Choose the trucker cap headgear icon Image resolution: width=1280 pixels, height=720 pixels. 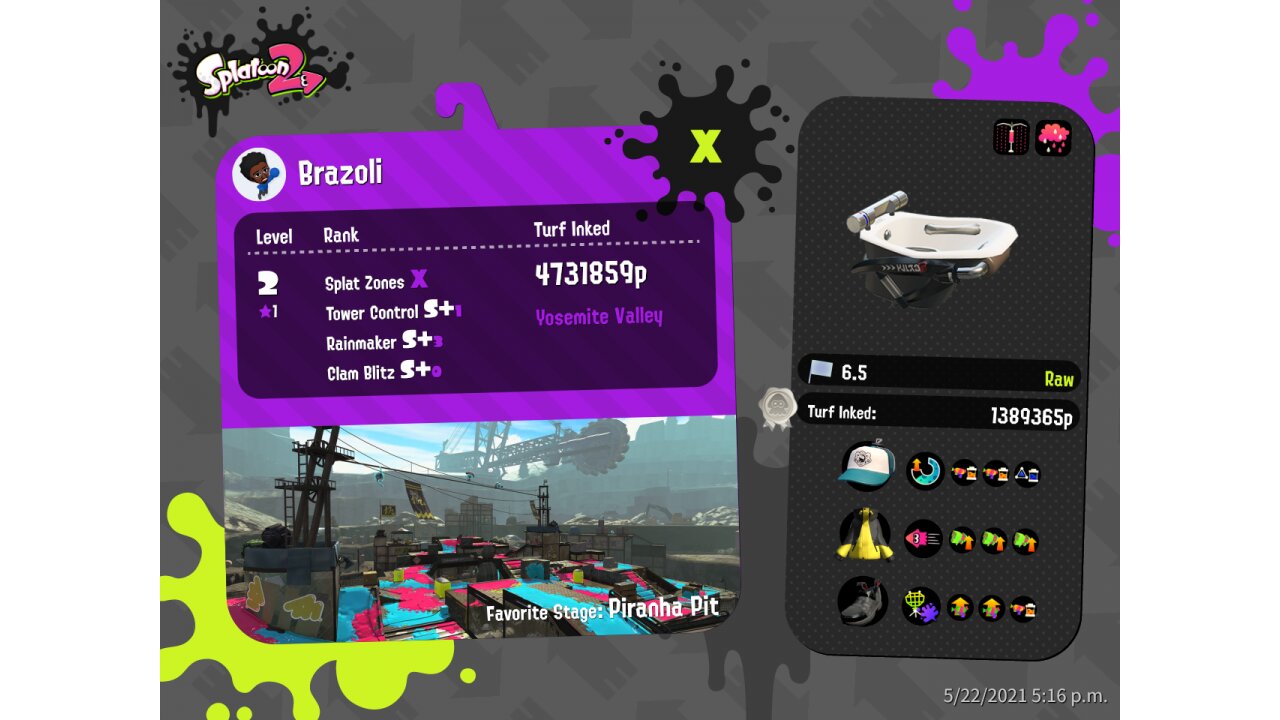pyautogui.click(x=866, y=466)
